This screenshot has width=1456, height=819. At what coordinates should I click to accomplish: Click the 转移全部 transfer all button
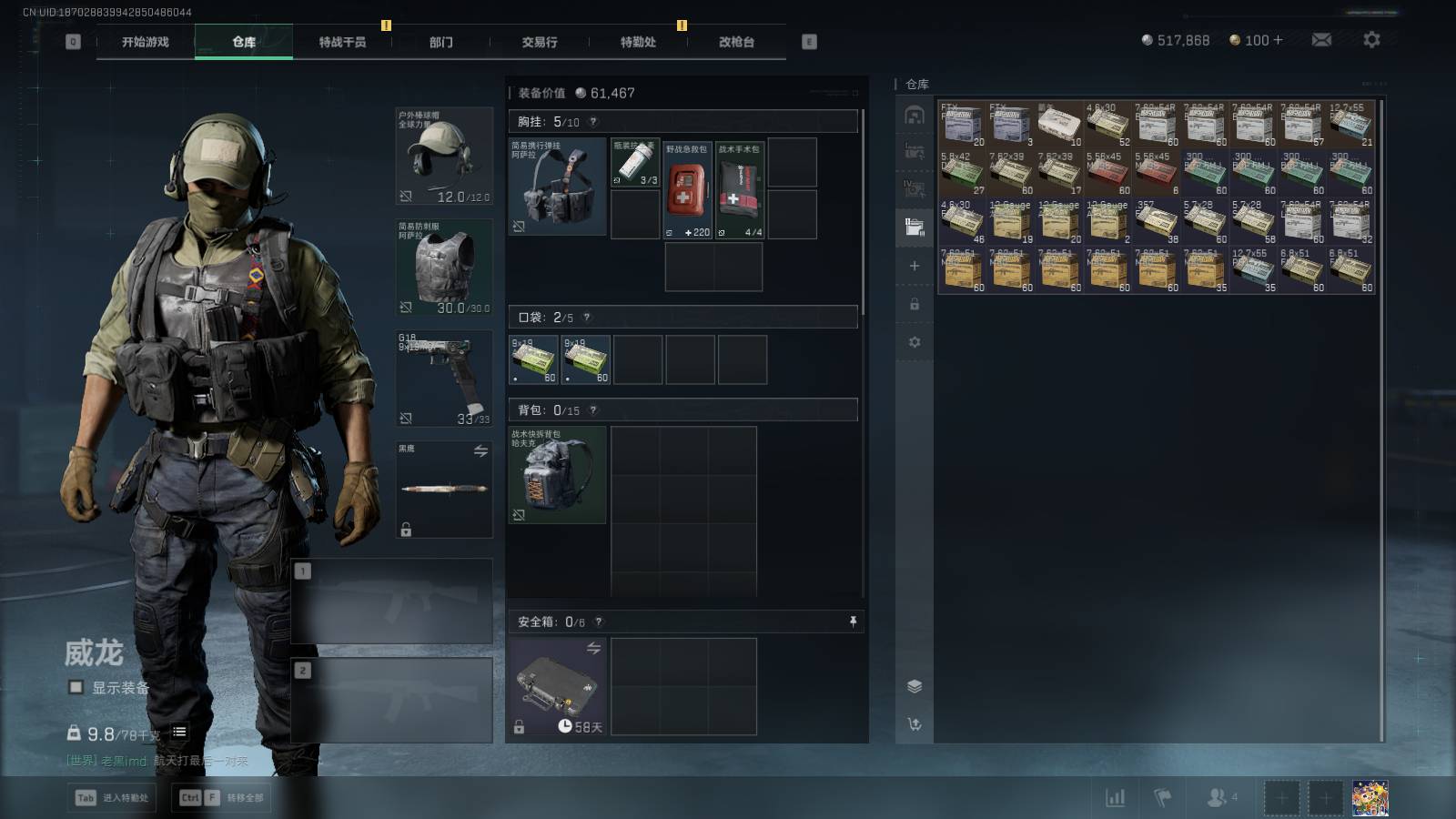(x=223, y=798)
